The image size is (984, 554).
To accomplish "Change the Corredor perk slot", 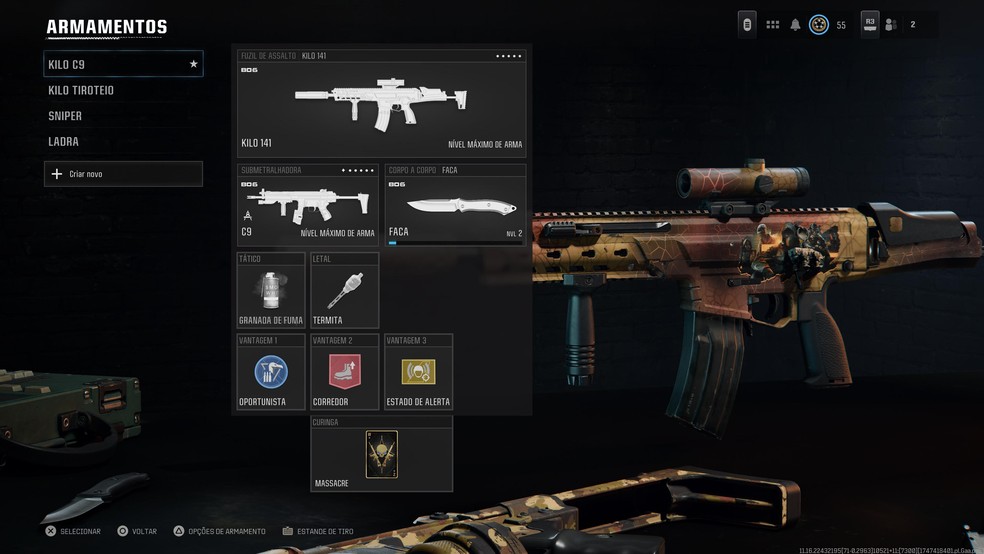I will tap(345, 372).
